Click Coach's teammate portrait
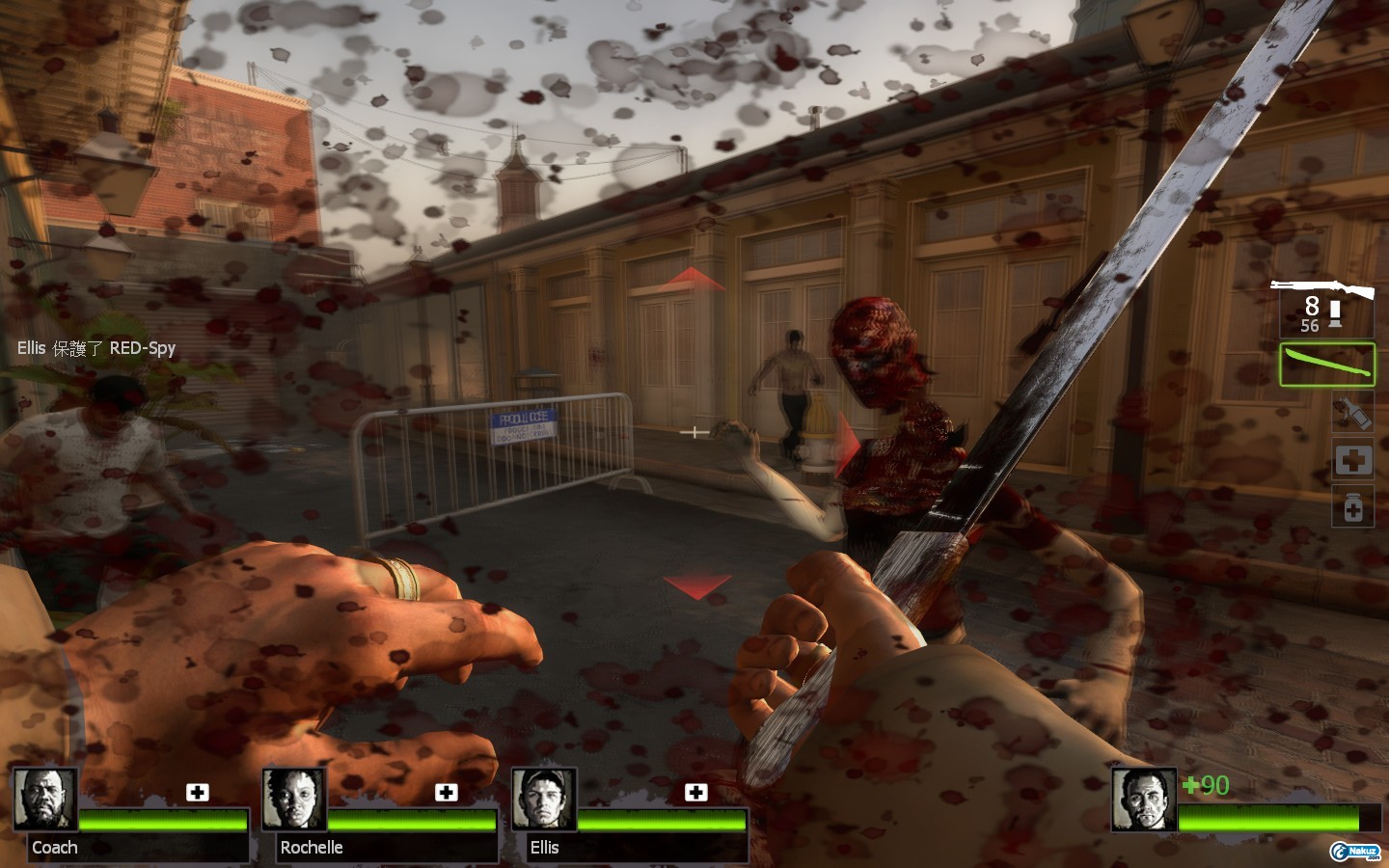 point(45,799)
